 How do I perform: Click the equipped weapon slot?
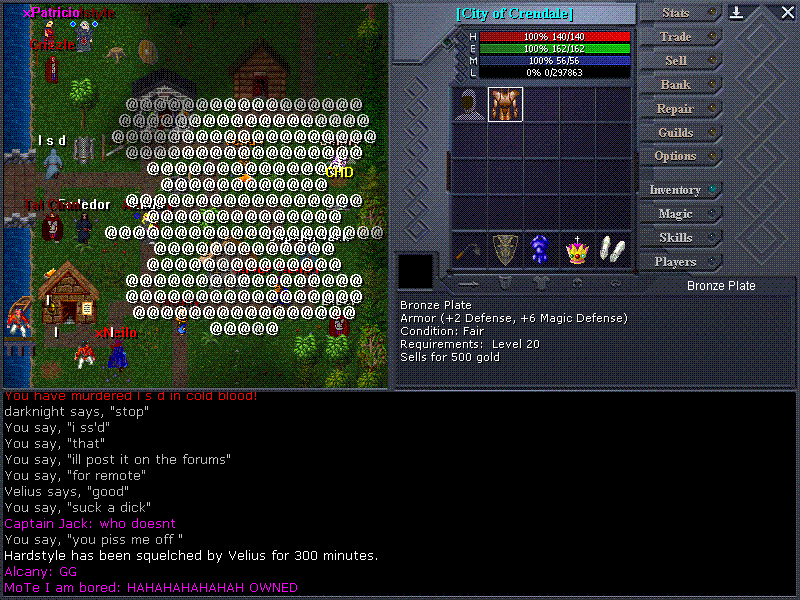click(469, 249)
